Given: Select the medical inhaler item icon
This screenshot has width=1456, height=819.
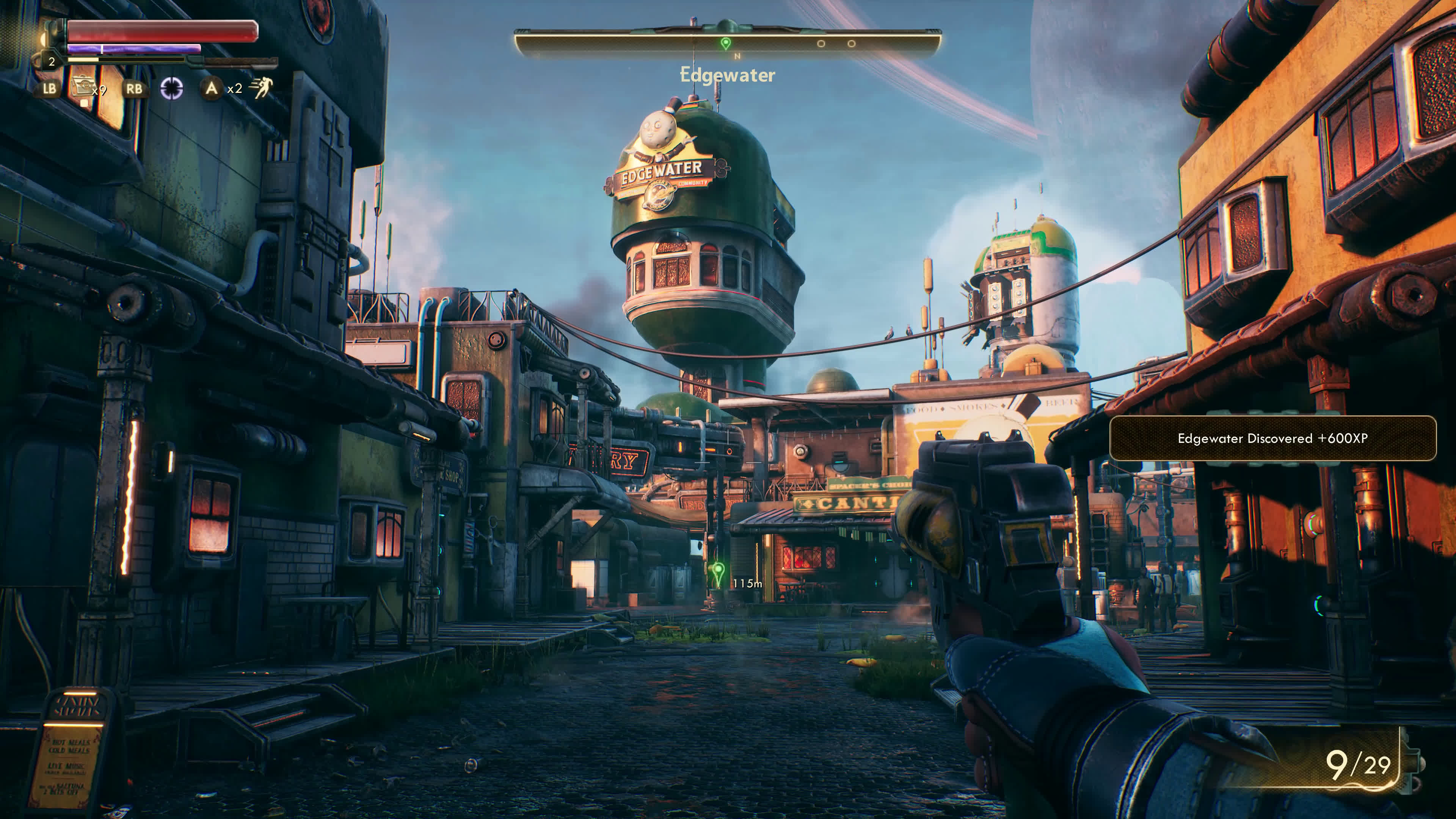Looking at the screenshot, I should [x=82, y=88].
